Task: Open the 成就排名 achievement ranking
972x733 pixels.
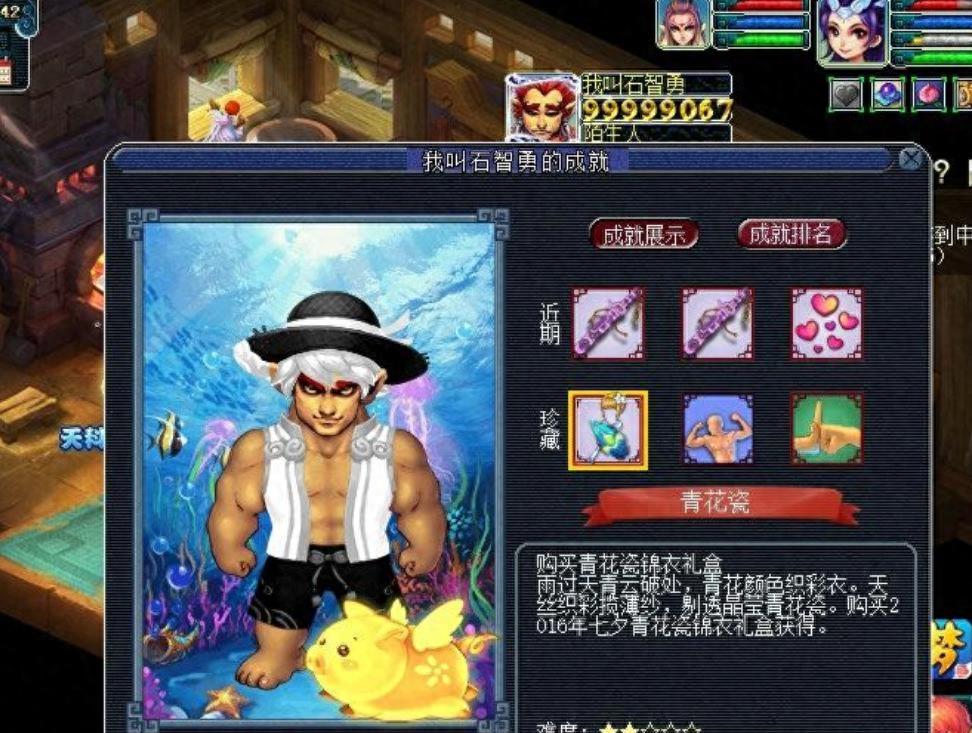Action: tap(791, 235)
